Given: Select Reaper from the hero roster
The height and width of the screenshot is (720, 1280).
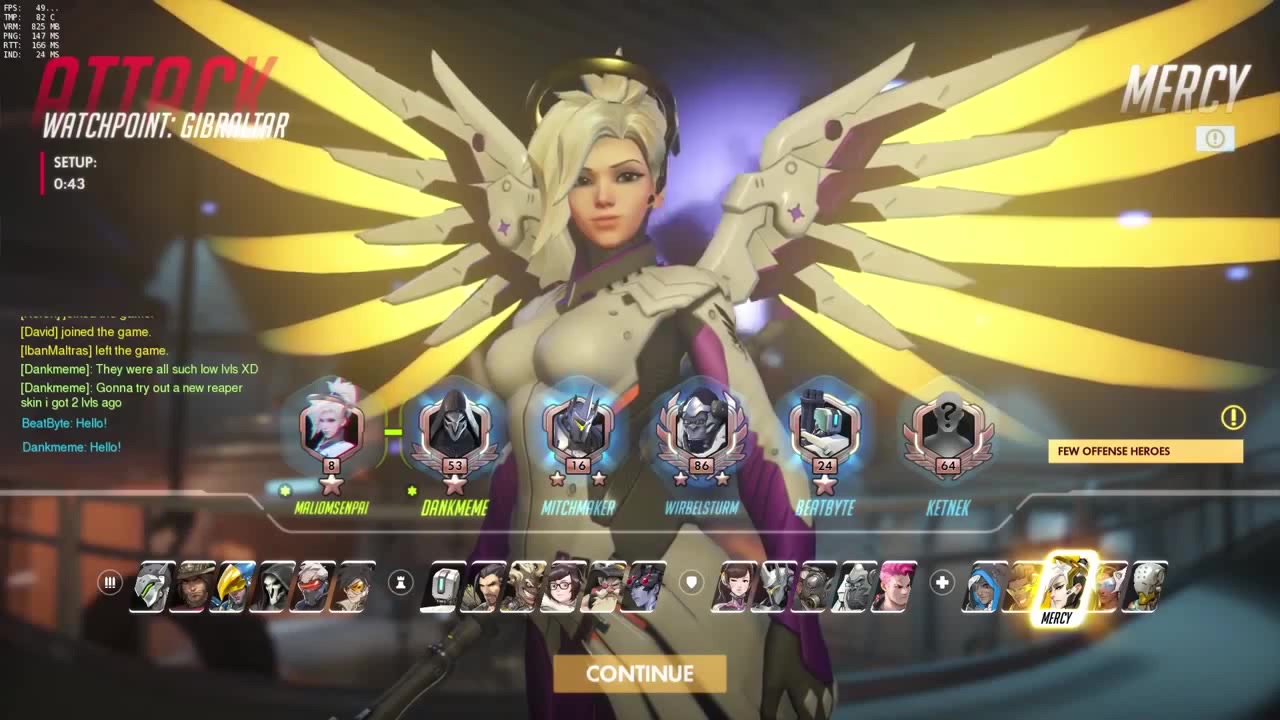Looking at the screenshot, I should tap(272, 586).
